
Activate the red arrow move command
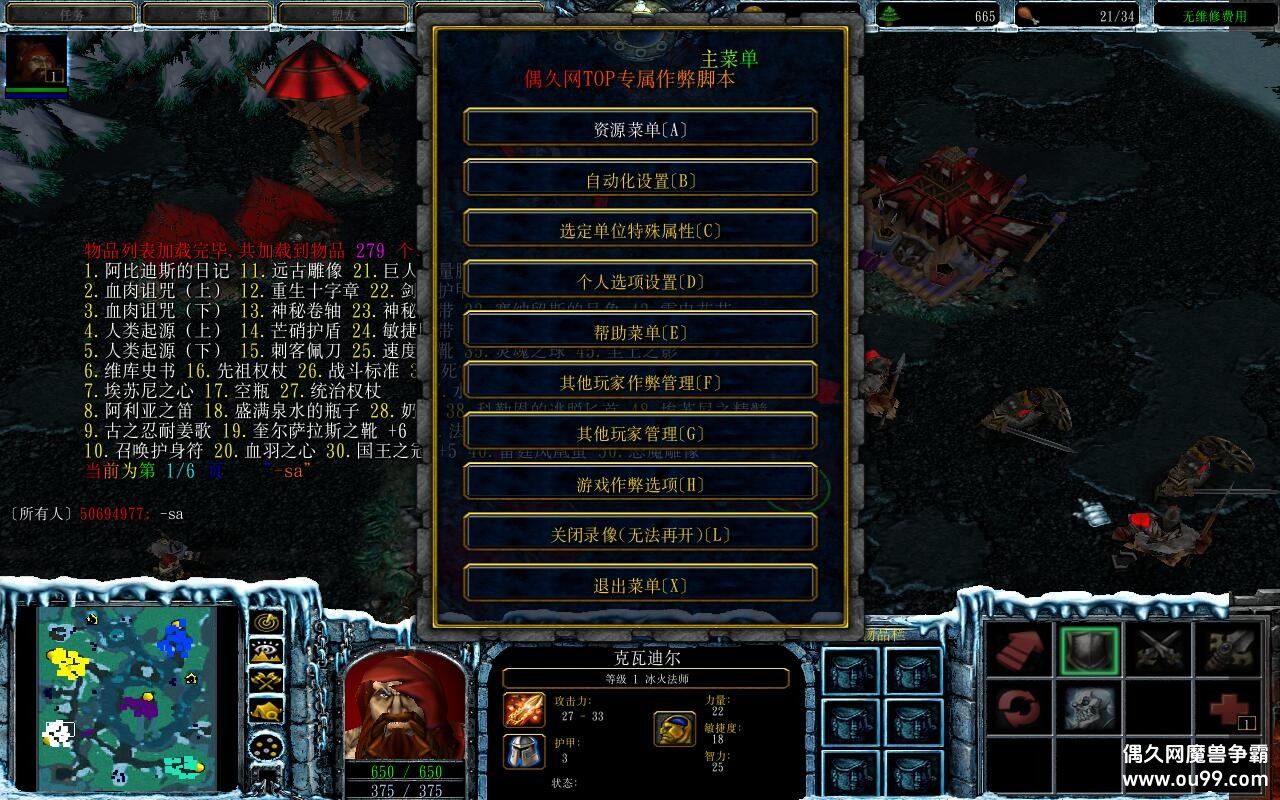1021,650
